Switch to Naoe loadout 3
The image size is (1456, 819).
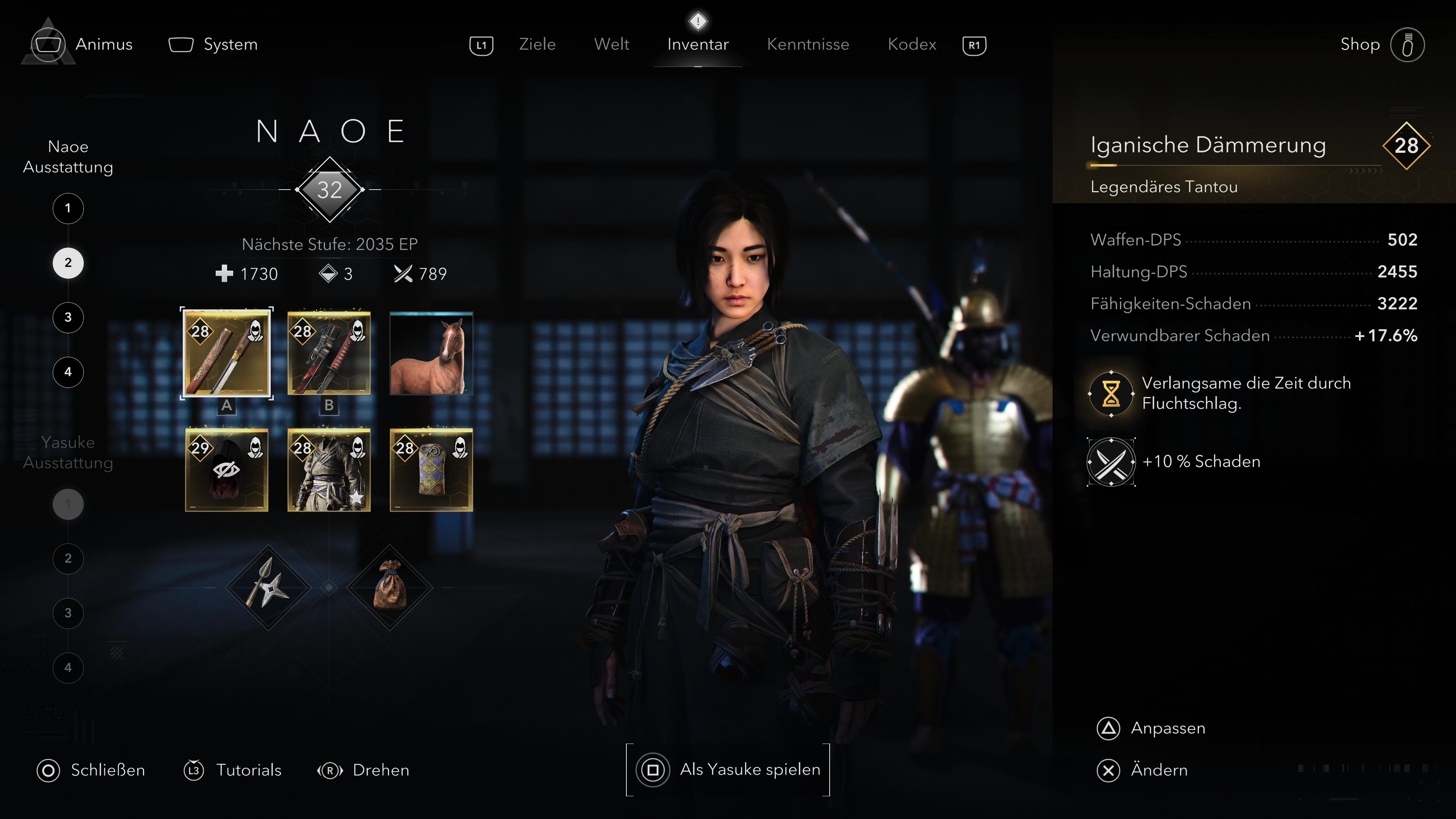click(x=68, y=317)
